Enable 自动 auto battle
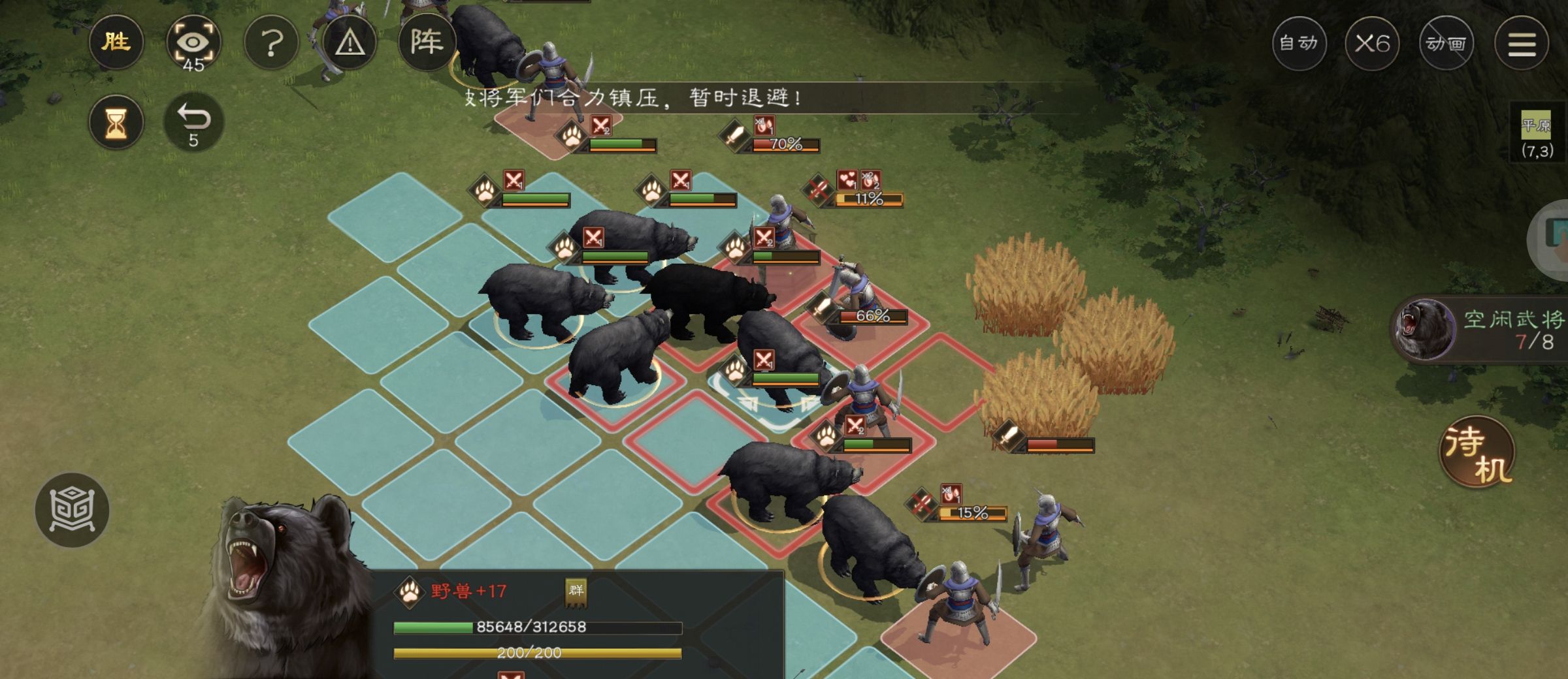Screen dimensions: 1568x679 point(1299,44)
